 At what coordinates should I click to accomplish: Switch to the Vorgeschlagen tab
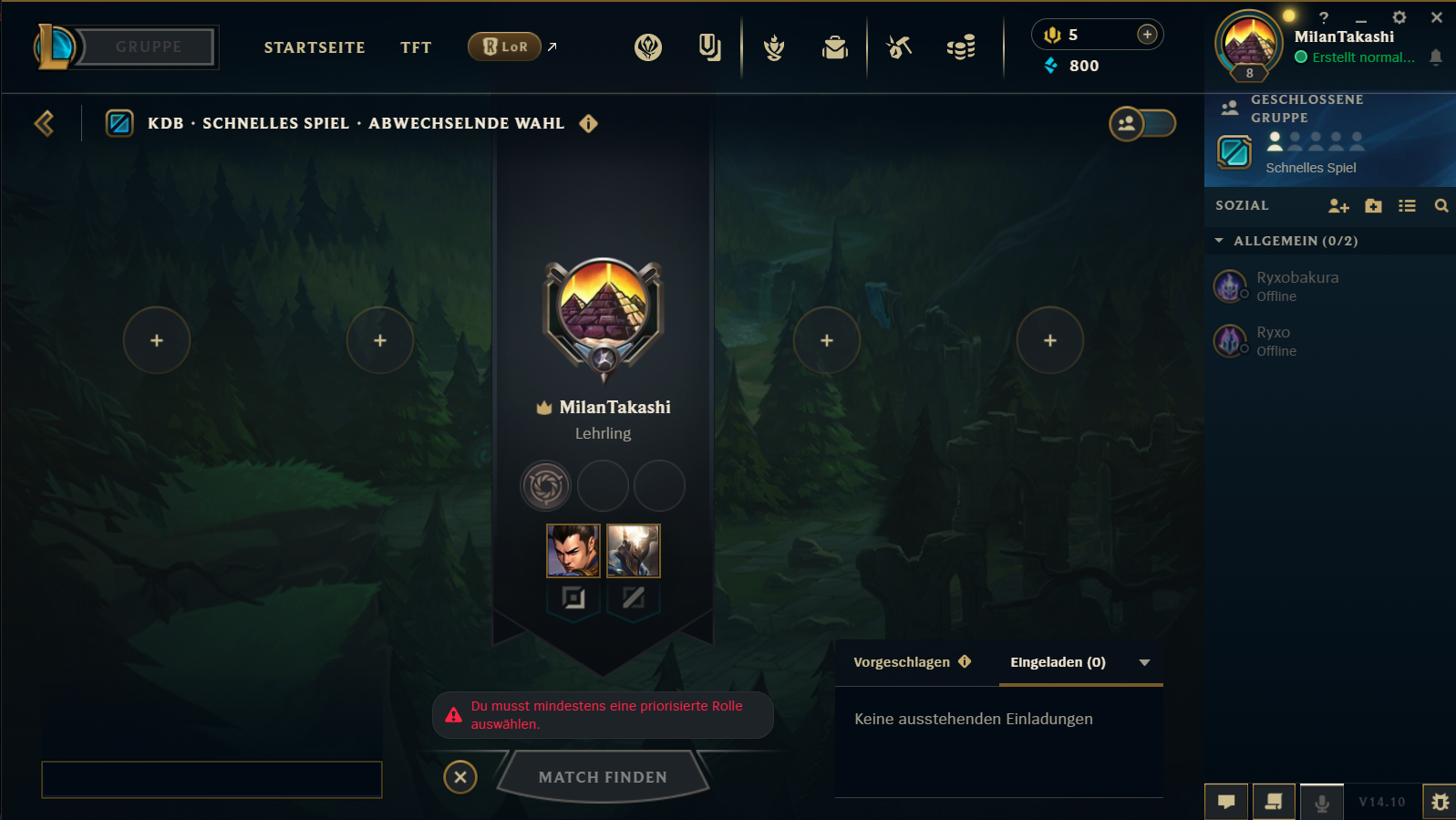click(x=903, y=662)
